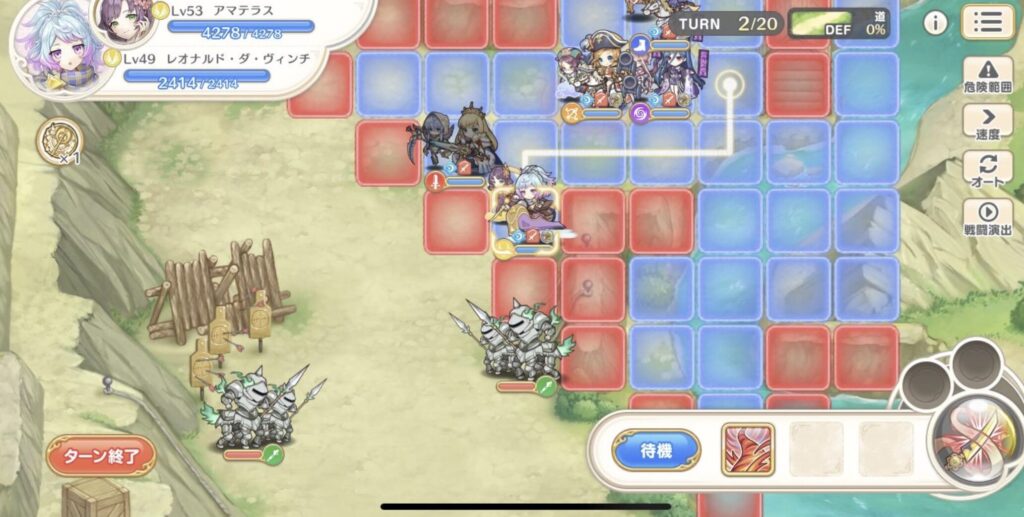Image resolution: width=1024 pixels, height=517 pixels.
Task: Tap the blue 待機 (wait) button
Action: point(656,450)
